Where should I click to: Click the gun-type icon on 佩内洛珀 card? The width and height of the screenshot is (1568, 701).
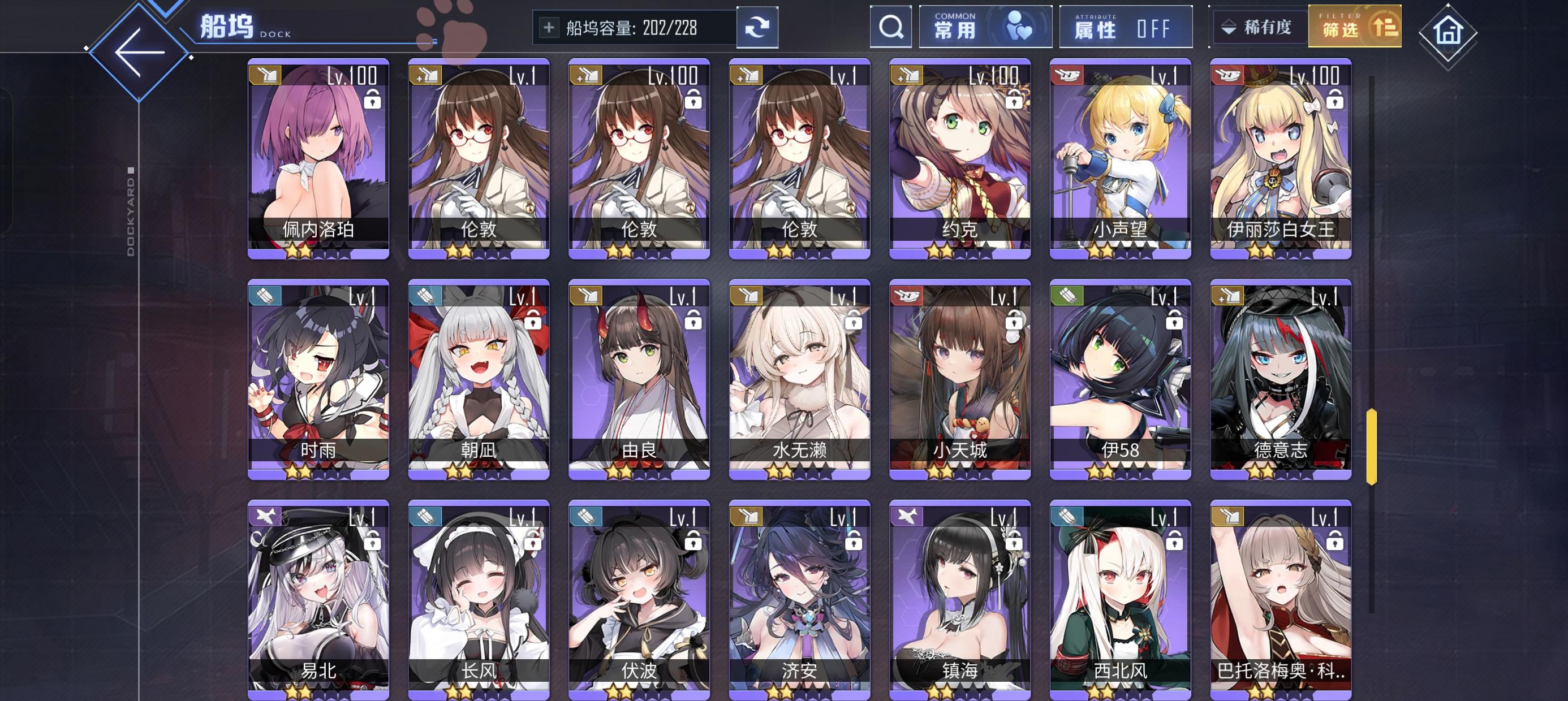pyautogui.click(x=266, y=74)
